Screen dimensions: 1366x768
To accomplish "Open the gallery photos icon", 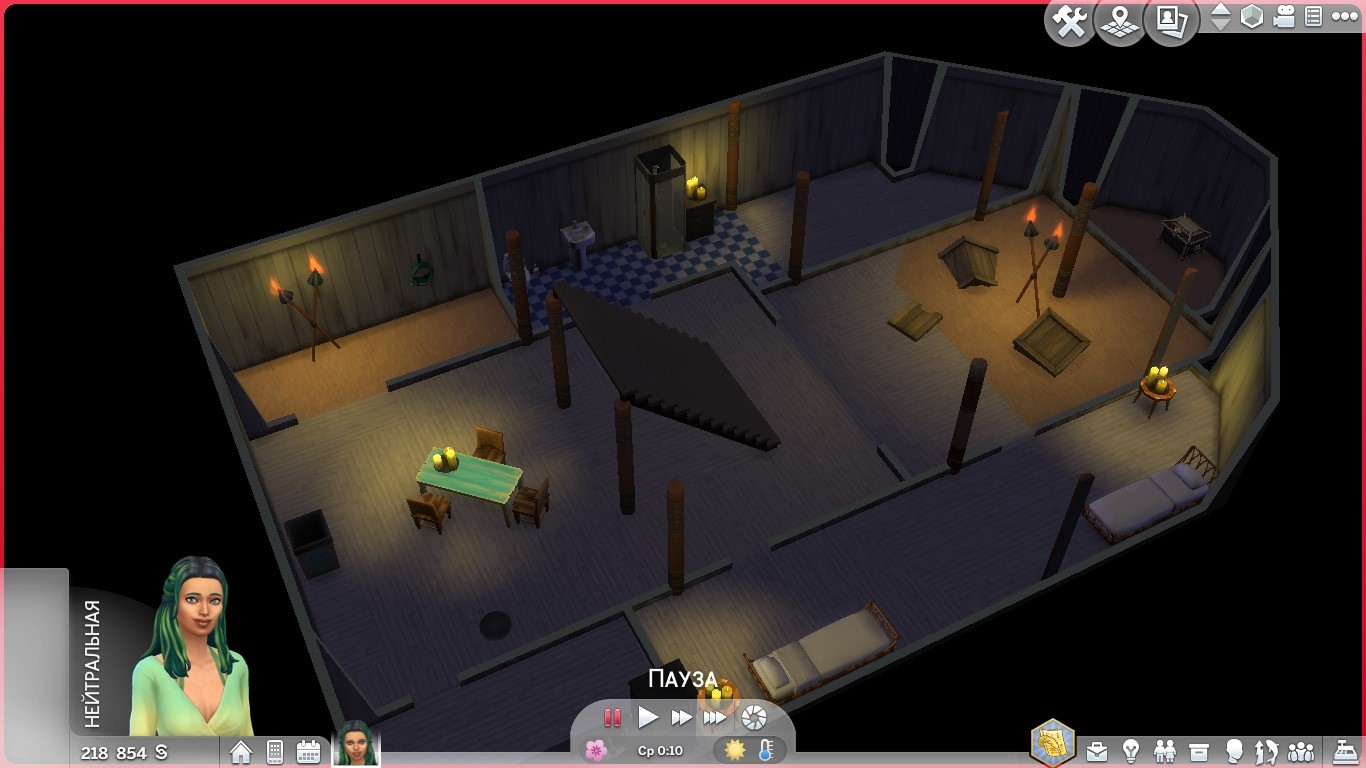I will click(x=1171, y=22).
